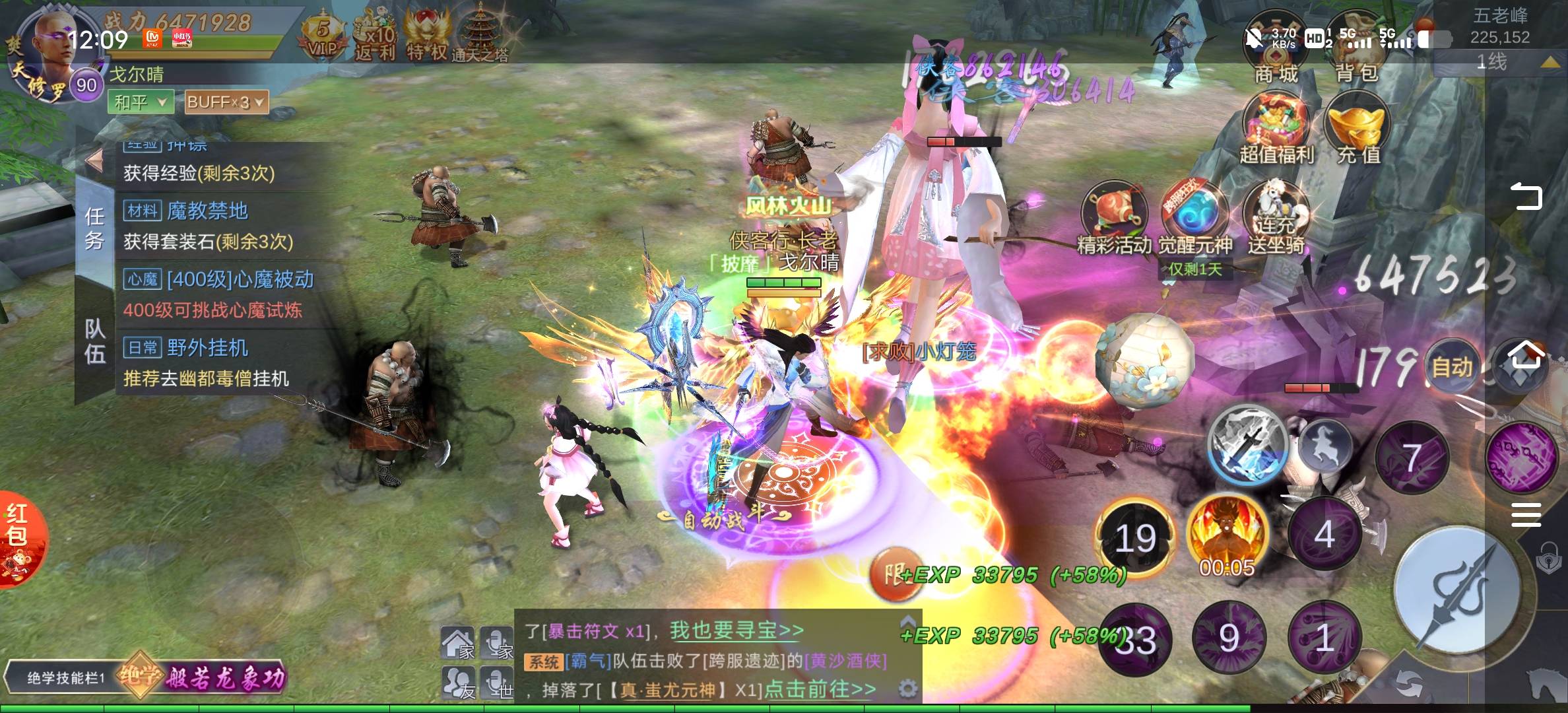This screenshot has height=713, width=1568.
Task: Click the 我也要寻宝 chat link
Action: (x=736, y=630)
